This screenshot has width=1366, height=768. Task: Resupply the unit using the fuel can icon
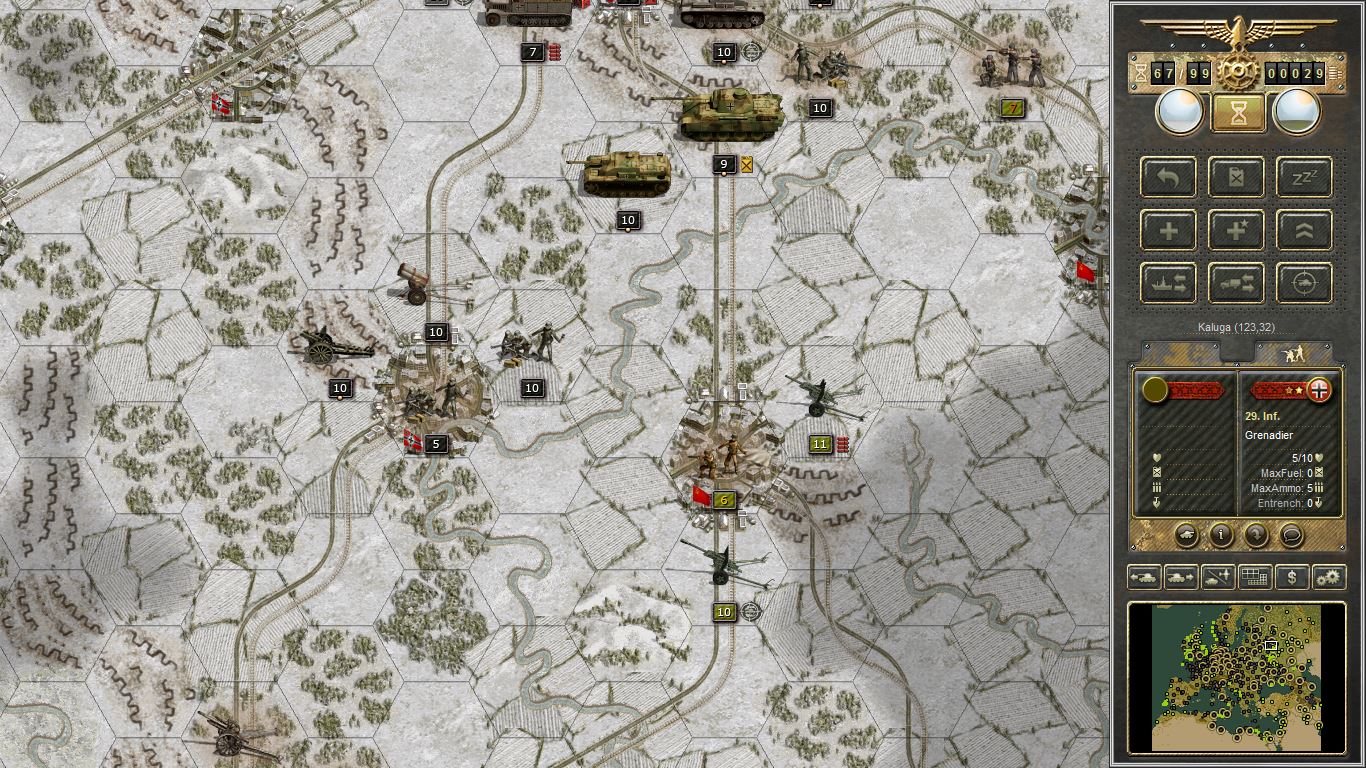1236,177
